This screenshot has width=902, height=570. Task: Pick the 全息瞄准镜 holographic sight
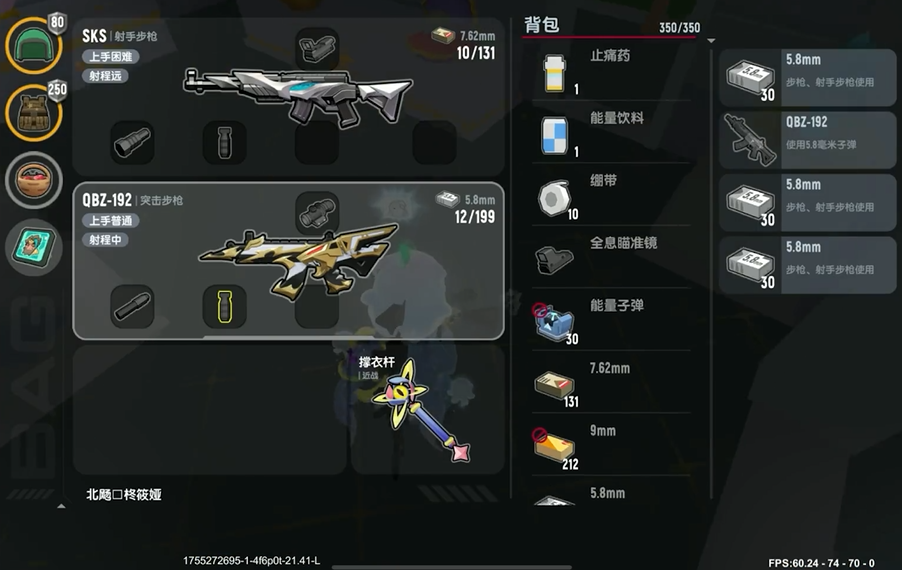click(x=612, y=259)
